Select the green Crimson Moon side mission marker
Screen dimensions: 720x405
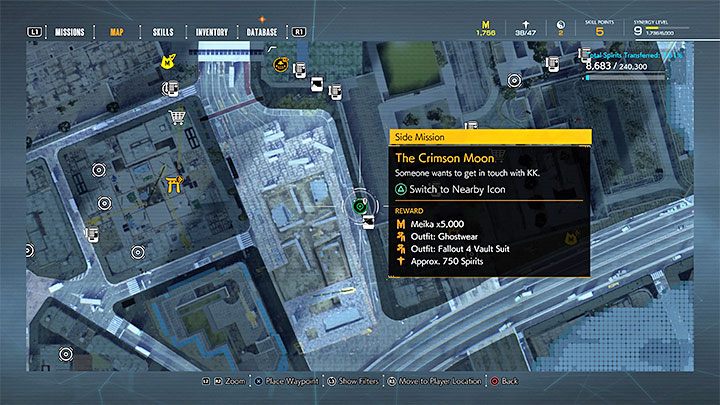click(x=362, y=207)
